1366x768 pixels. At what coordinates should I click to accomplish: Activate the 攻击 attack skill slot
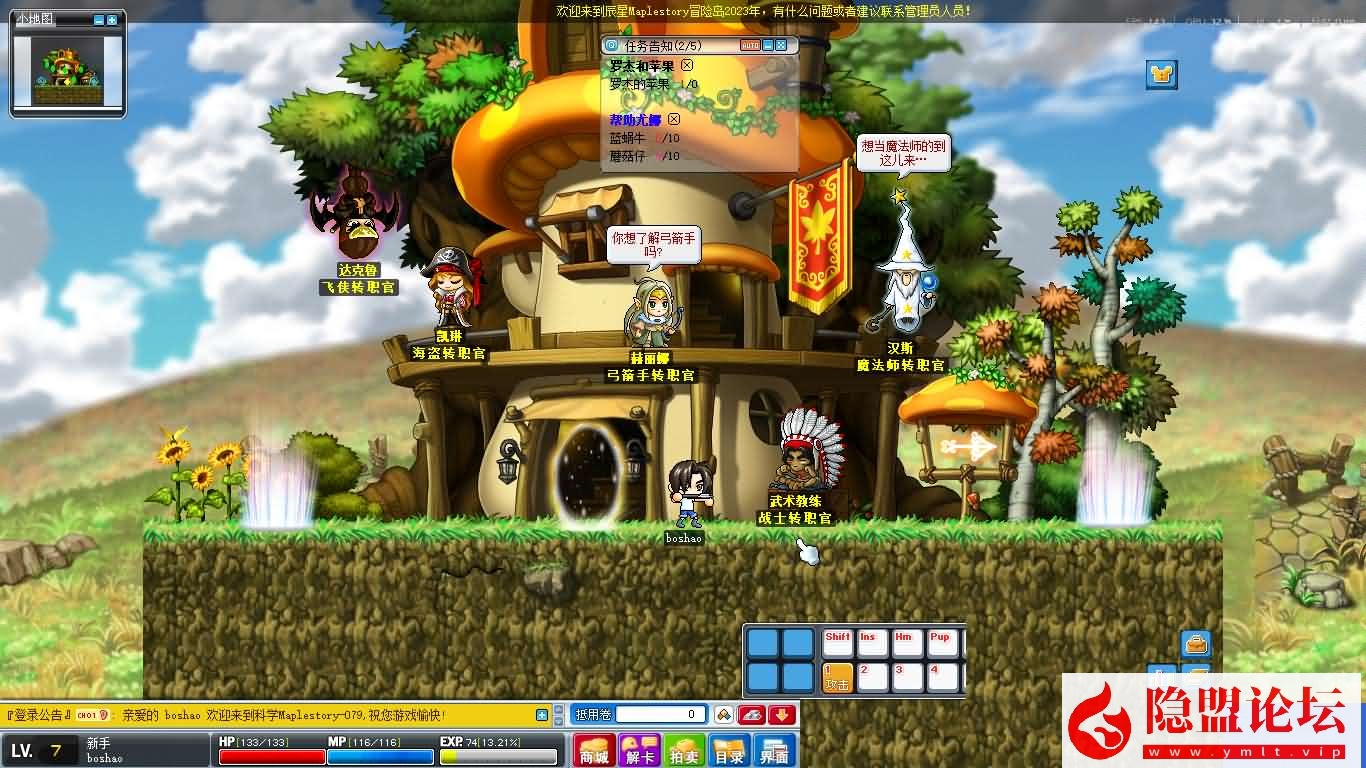[x=837, y=677]
